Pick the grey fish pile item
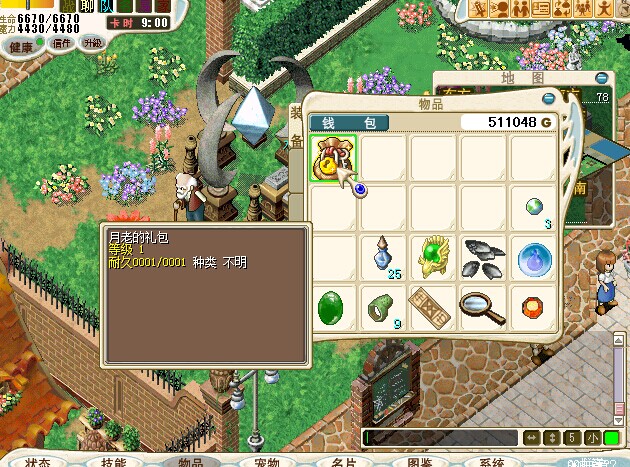This screenshot has height=467, width=630. point(483,257)
